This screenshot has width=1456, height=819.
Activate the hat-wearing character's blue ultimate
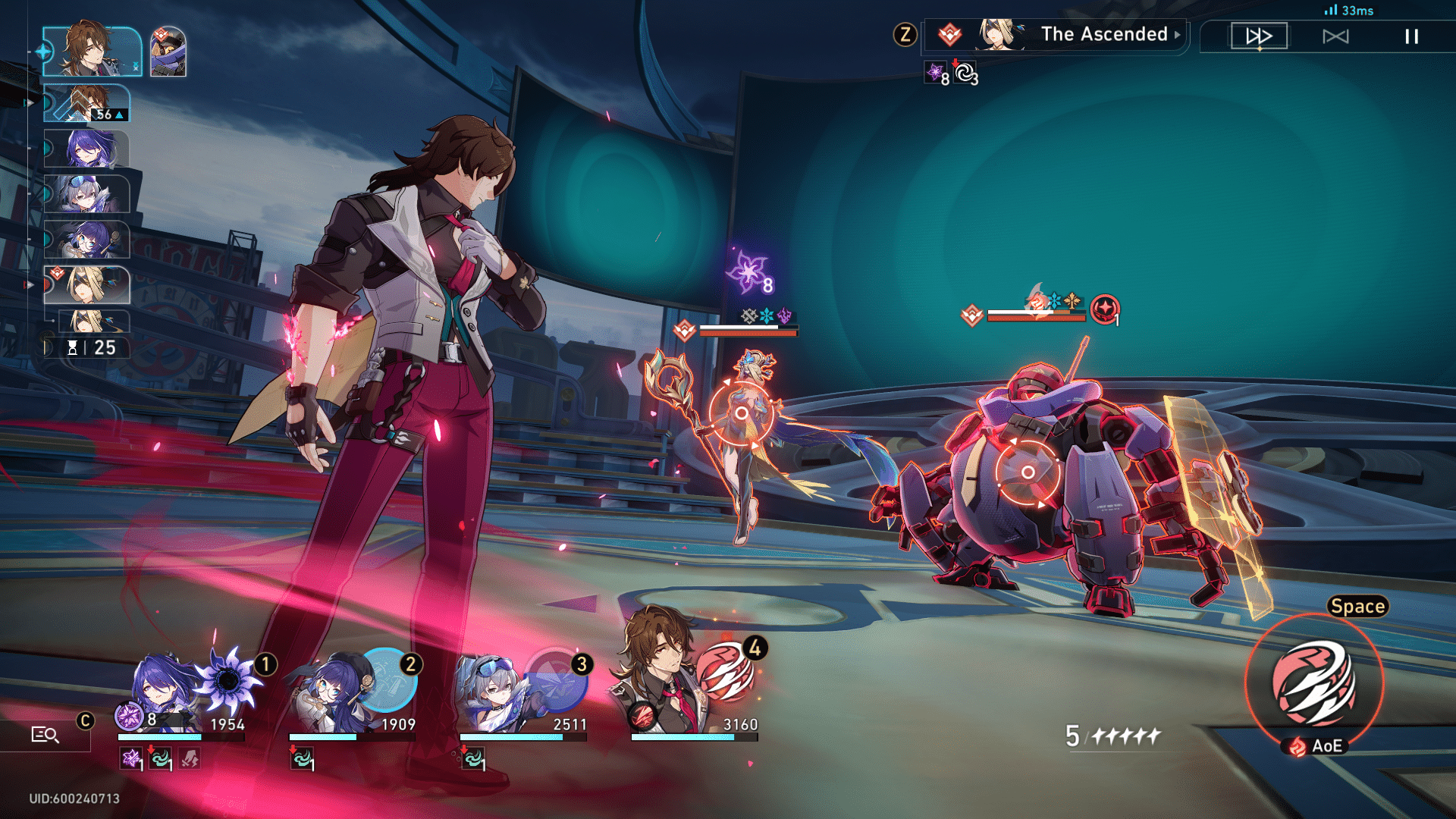coord(388,679)
